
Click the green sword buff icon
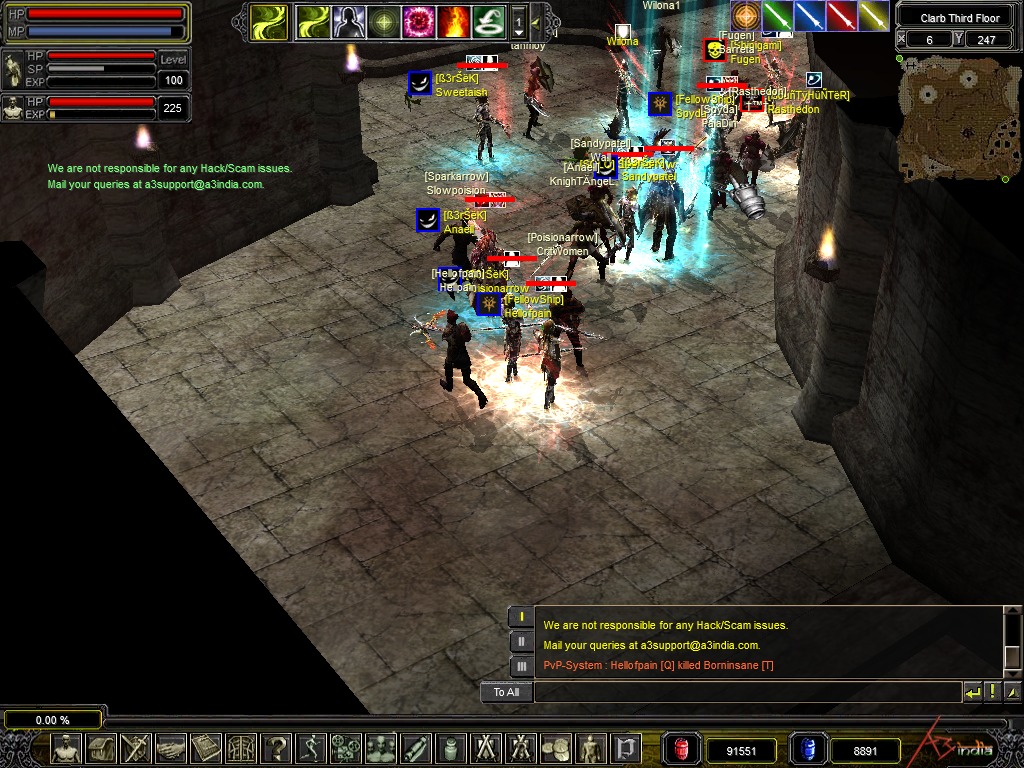(x=777, y=16)
